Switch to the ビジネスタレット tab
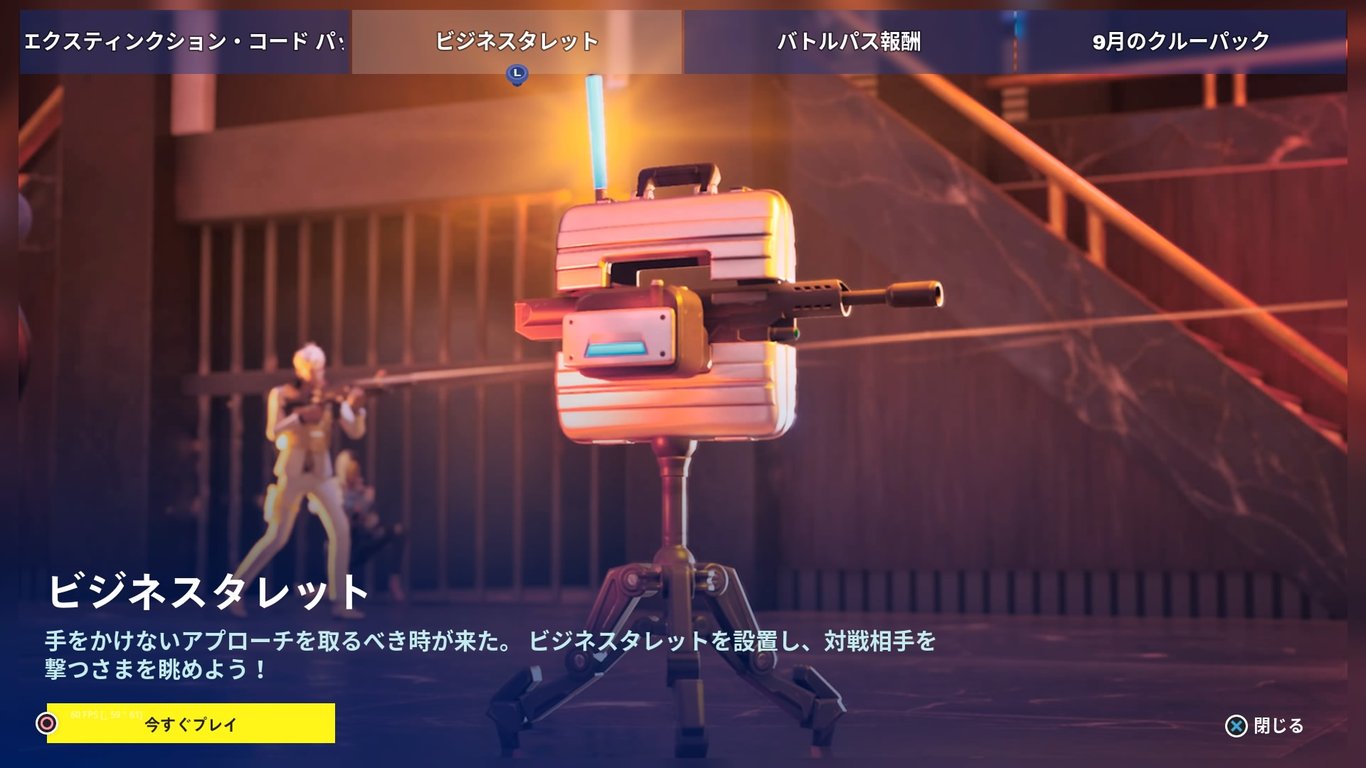This screenshot has height=768, width=1366. (516, 40)
